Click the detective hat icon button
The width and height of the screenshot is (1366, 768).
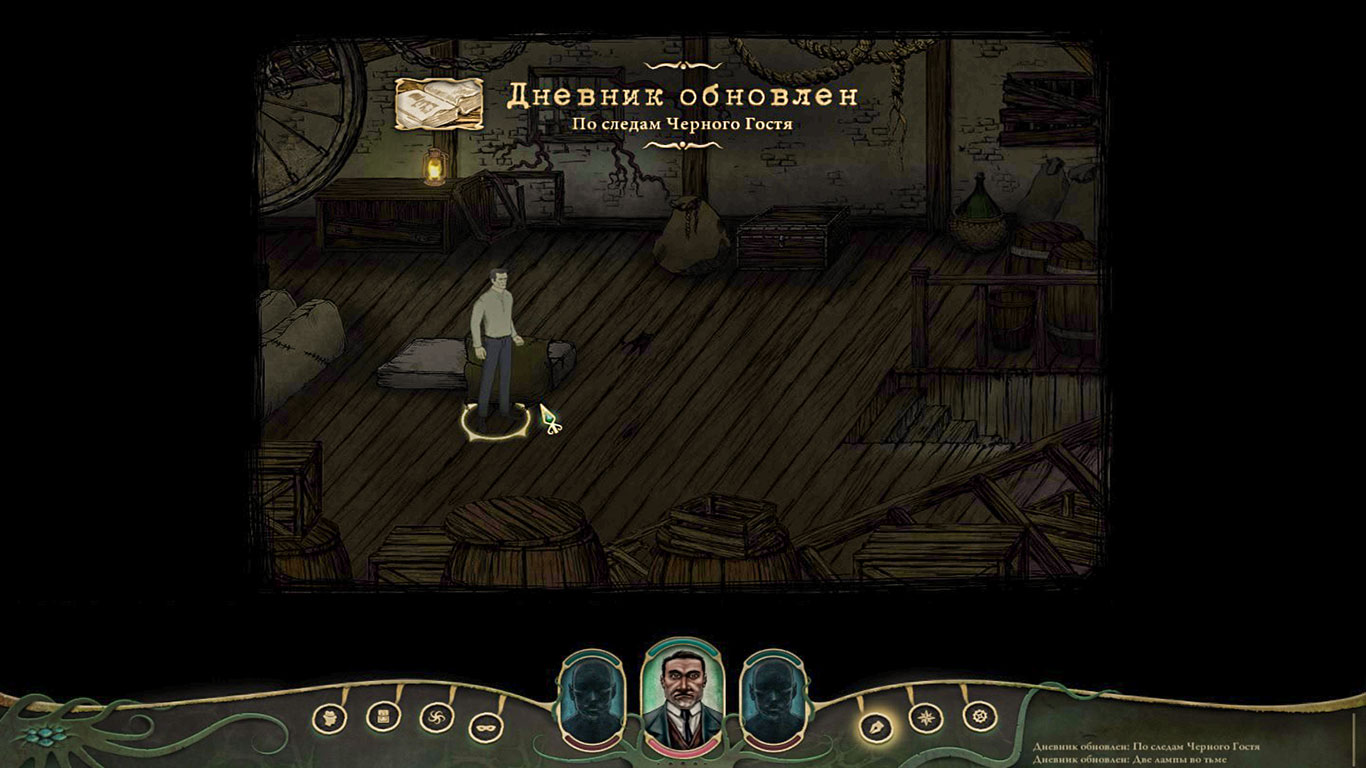pos(330,717)
